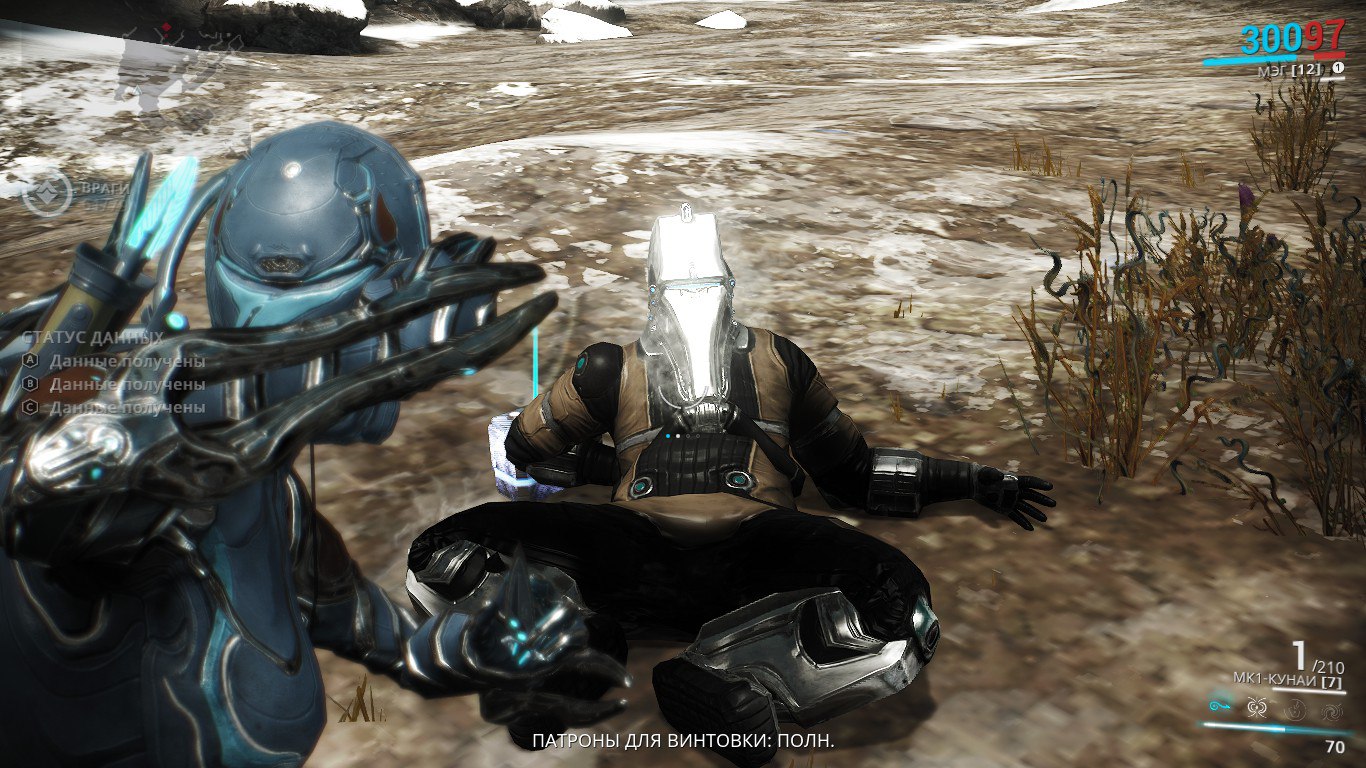The height and width of the screenshot is (768, 1366).
Task: Choose the data status row marked B
Action: pos(115,384)
